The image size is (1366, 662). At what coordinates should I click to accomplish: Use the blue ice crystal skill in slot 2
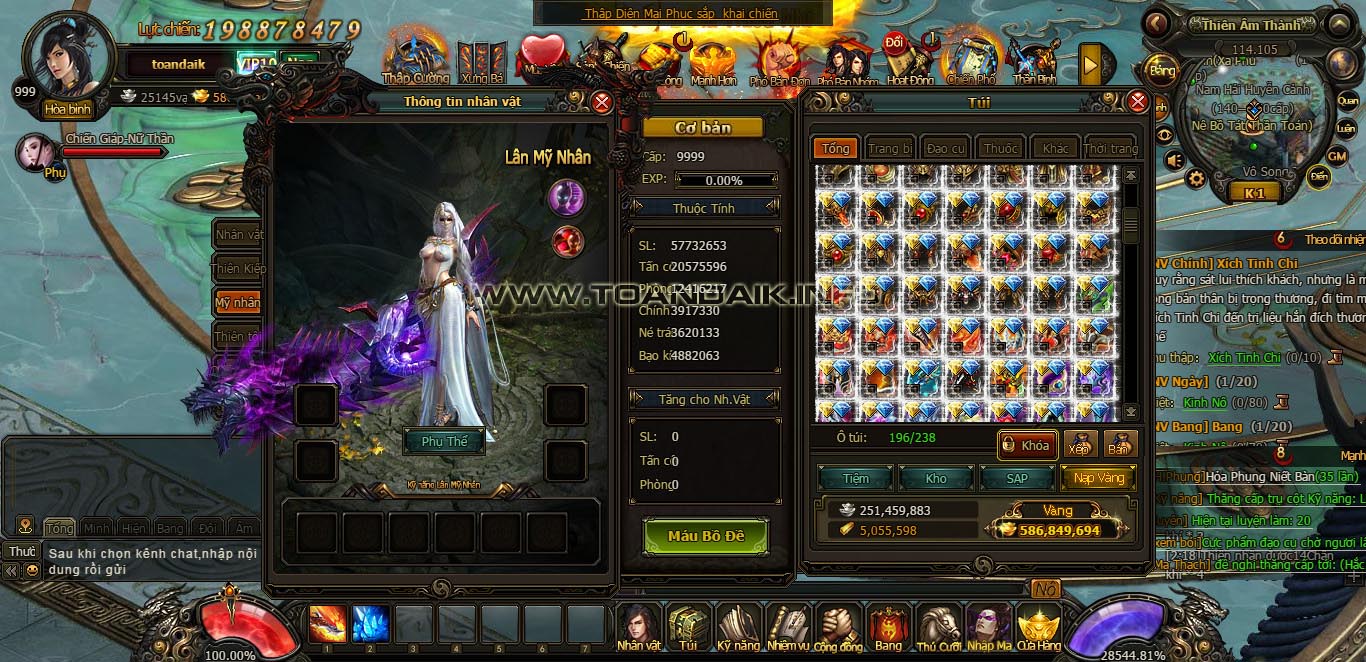(370, 624)
